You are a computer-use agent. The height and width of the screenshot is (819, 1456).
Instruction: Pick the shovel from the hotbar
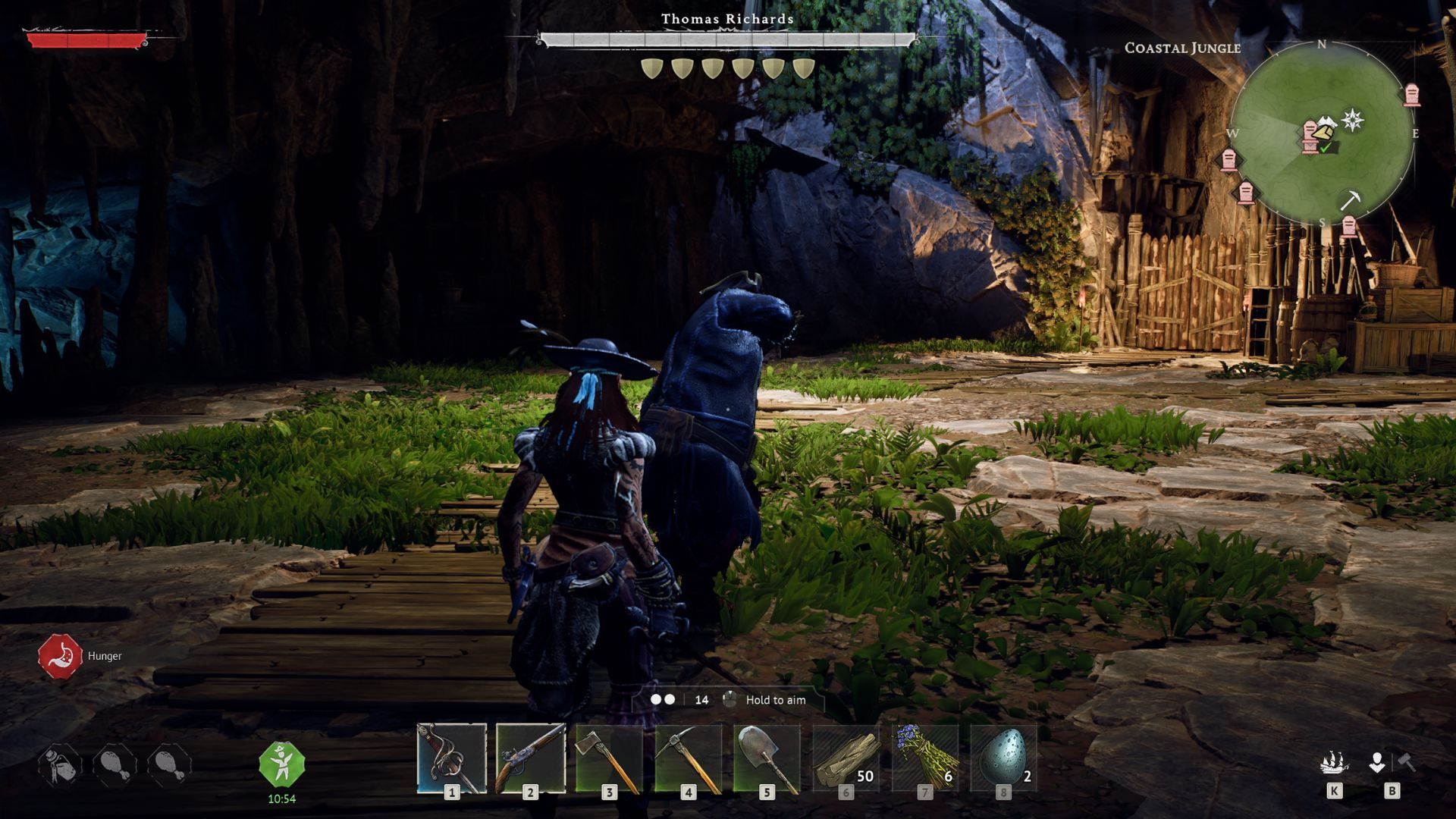pos(767,758)
